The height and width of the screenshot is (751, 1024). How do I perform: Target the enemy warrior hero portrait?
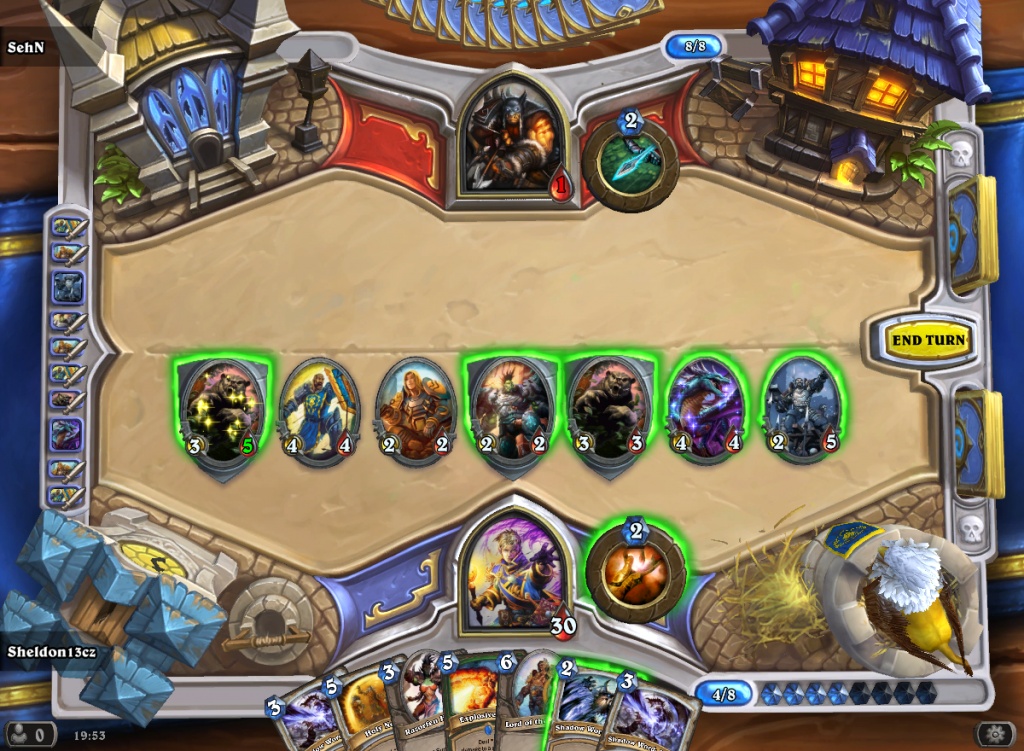coord(509,137)
